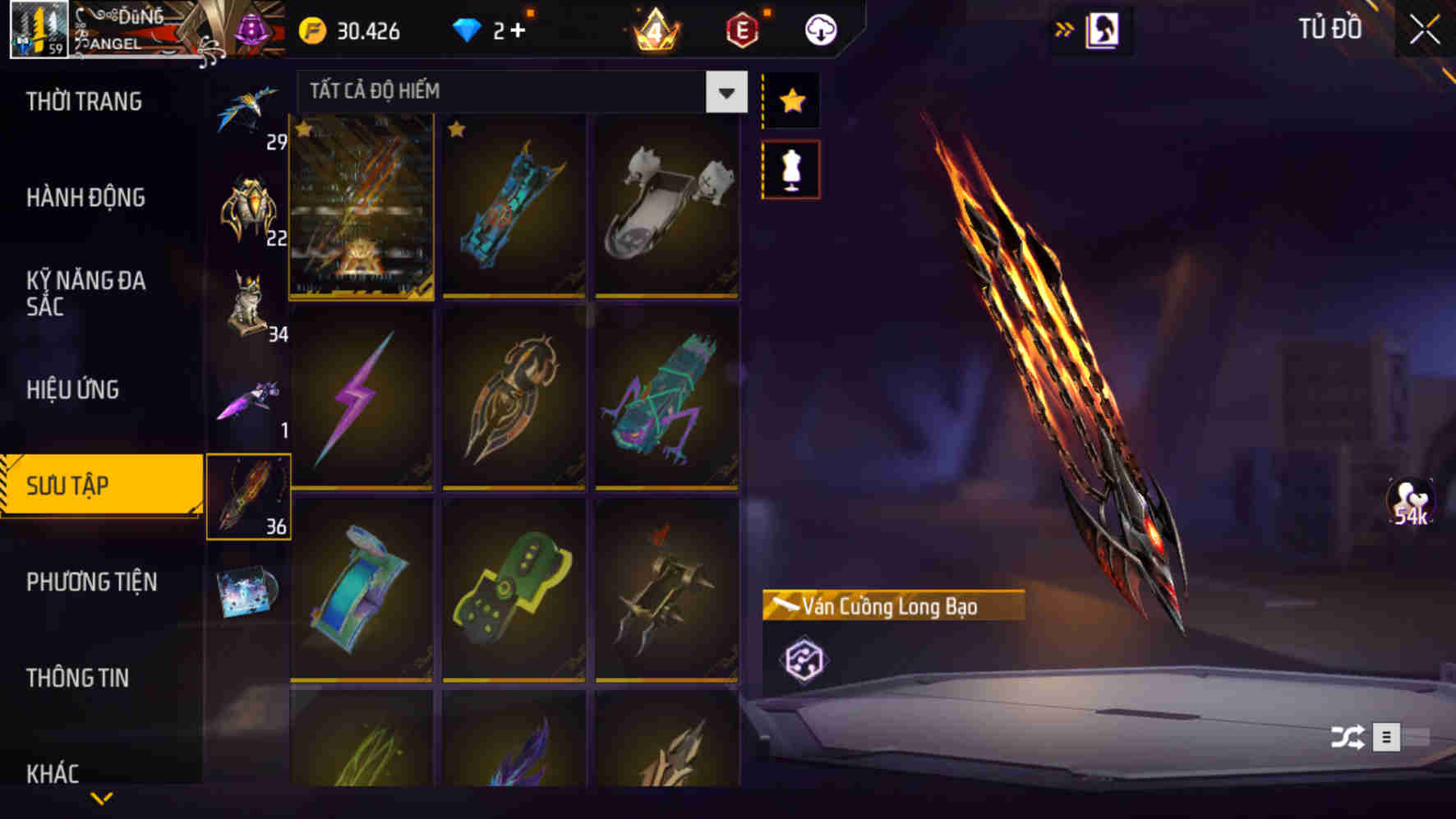Image resolution: width=1456 pixels, height=819 pixels.
Task: Expand the sidebar with the bottom chevron
Action: click(x=102, y=797)
